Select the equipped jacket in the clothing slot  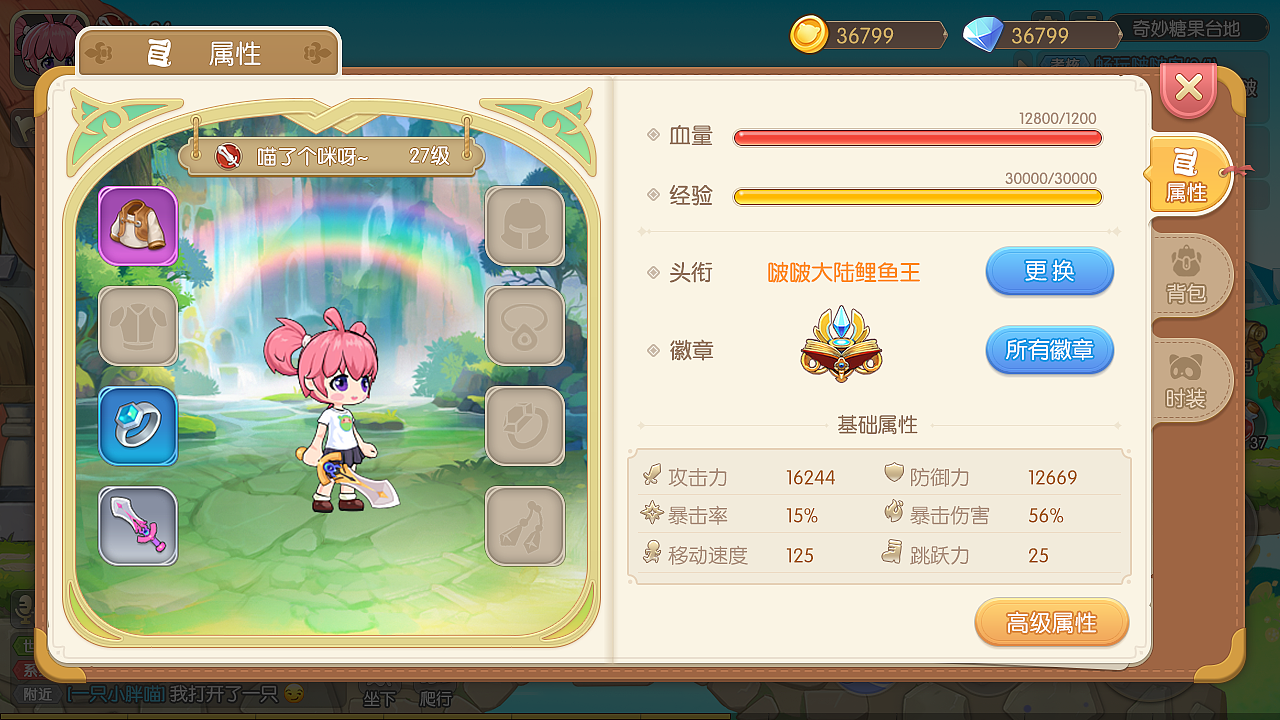137,227
